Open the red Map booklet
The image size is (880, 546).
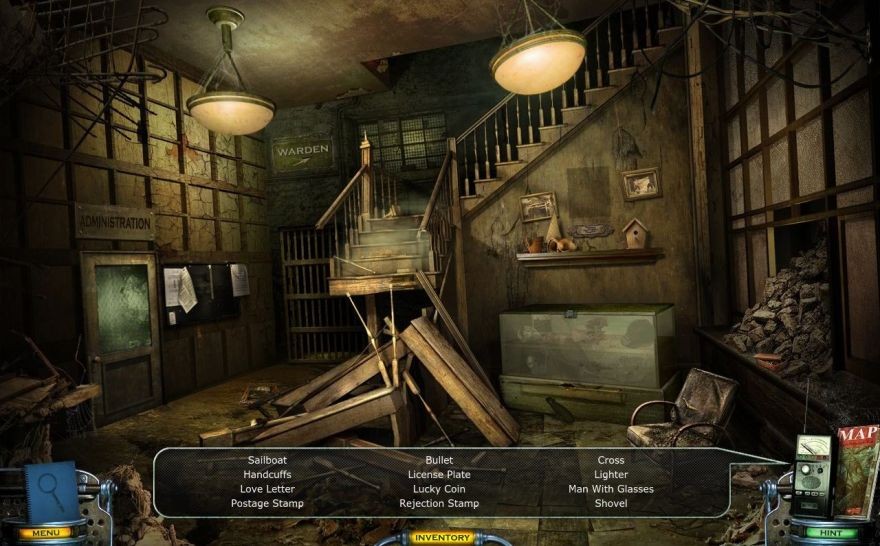click(858, 468)
